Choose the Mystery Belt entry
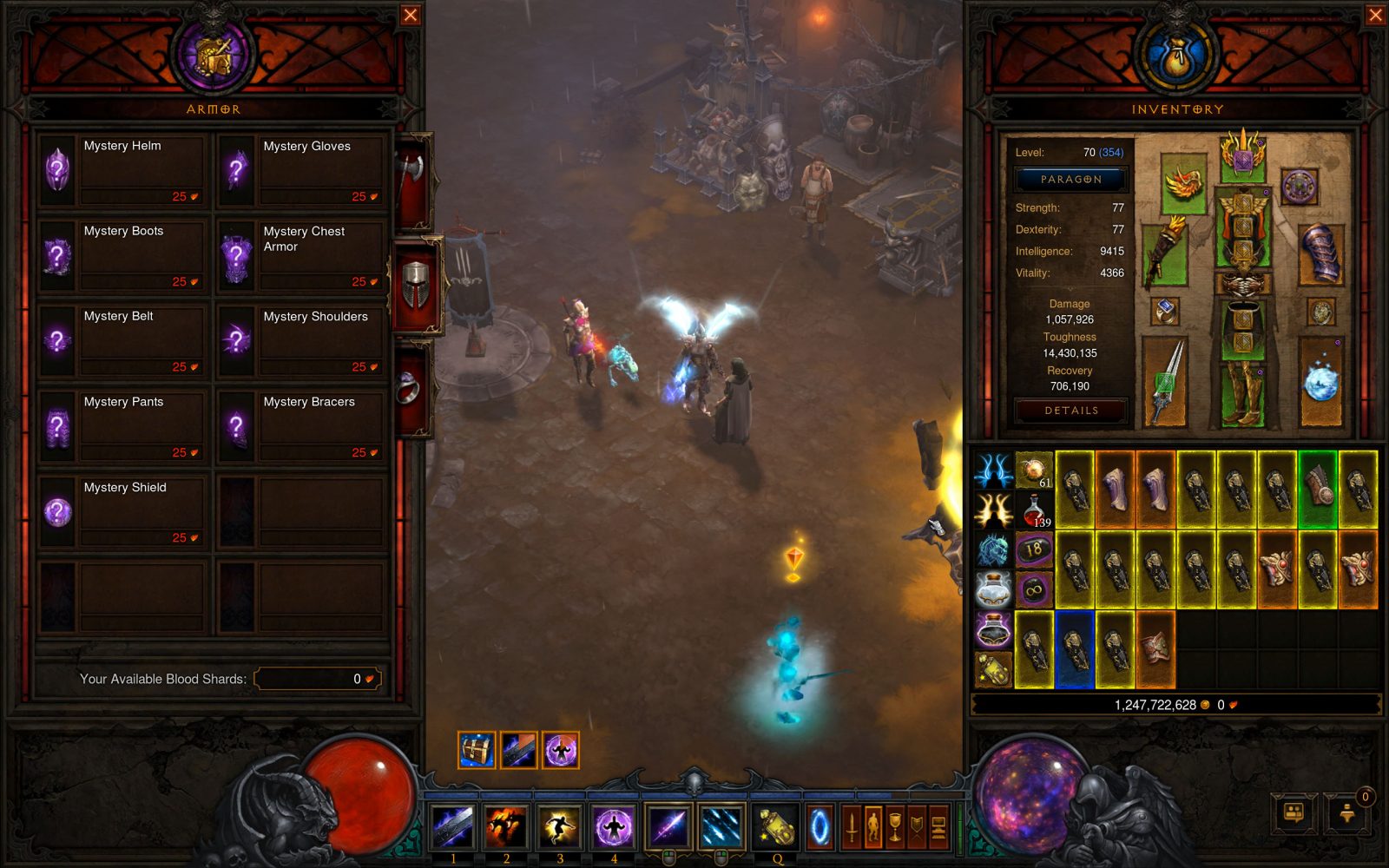Image resolution: width=1389 pixels, height=868 pixels. (122, 340)
